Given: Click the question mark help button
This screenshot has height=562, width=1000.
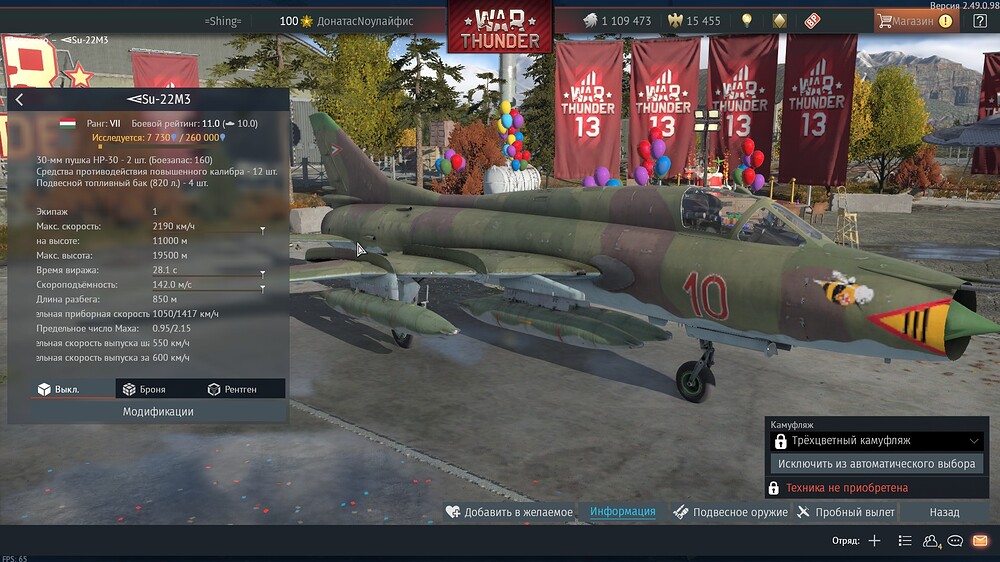Looking at the screenshot, I should click(x=980, y=20).
